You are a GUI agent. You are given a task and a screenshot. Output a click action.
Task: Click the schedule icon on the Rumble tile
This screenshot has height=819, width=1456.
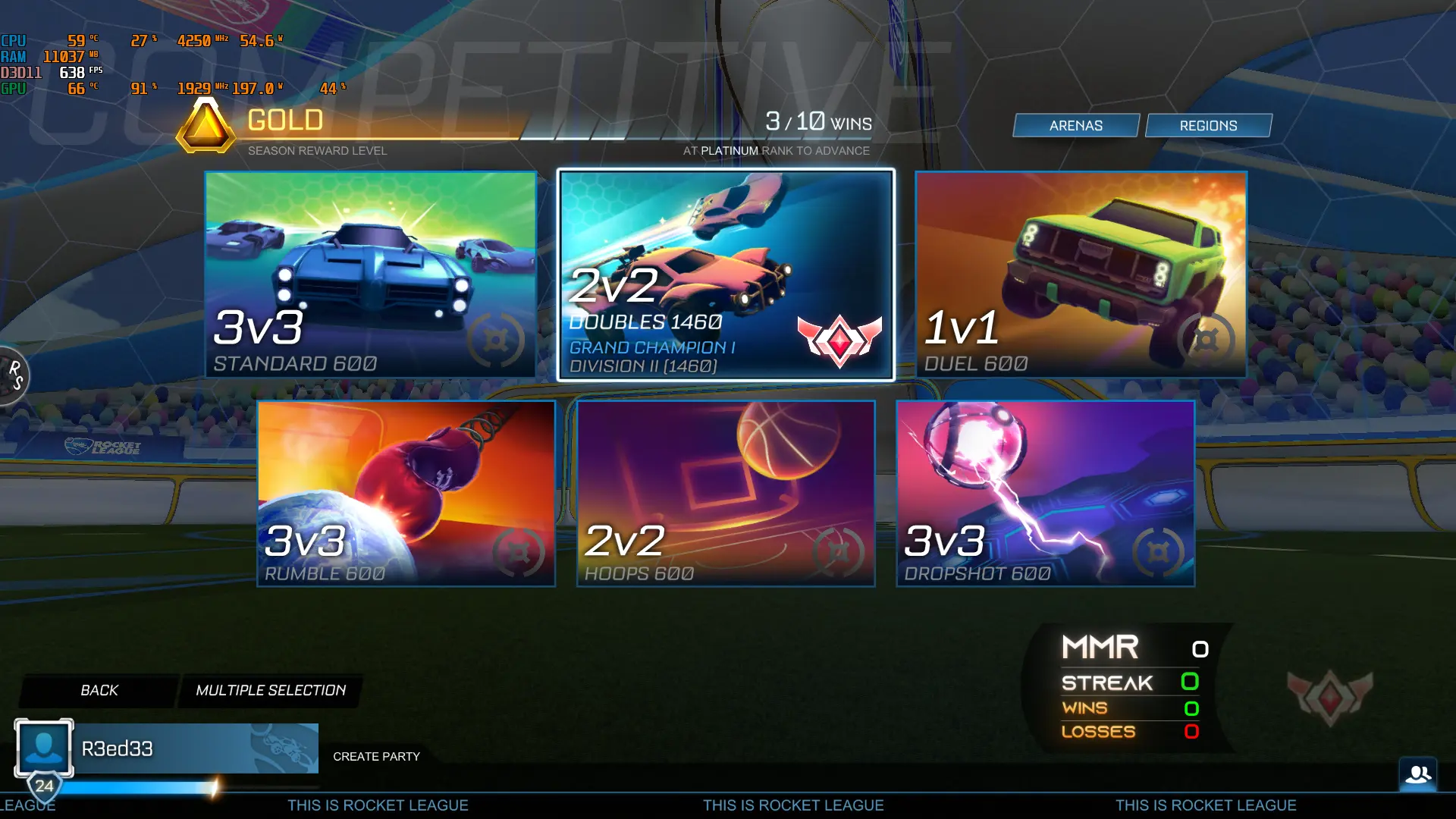click(x=520, y=551)
